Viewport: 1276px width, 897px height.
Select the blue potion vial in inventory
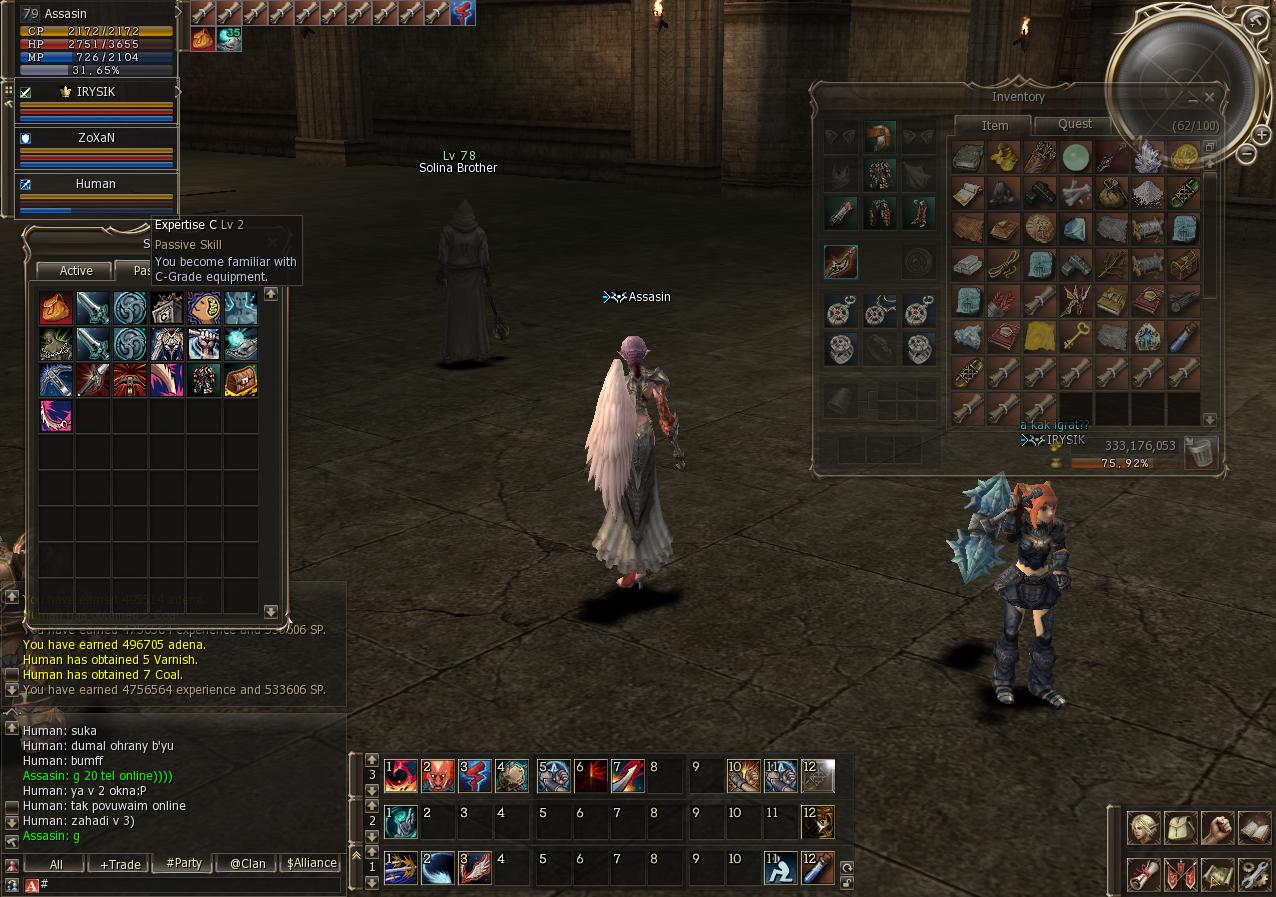(1184, 336)
